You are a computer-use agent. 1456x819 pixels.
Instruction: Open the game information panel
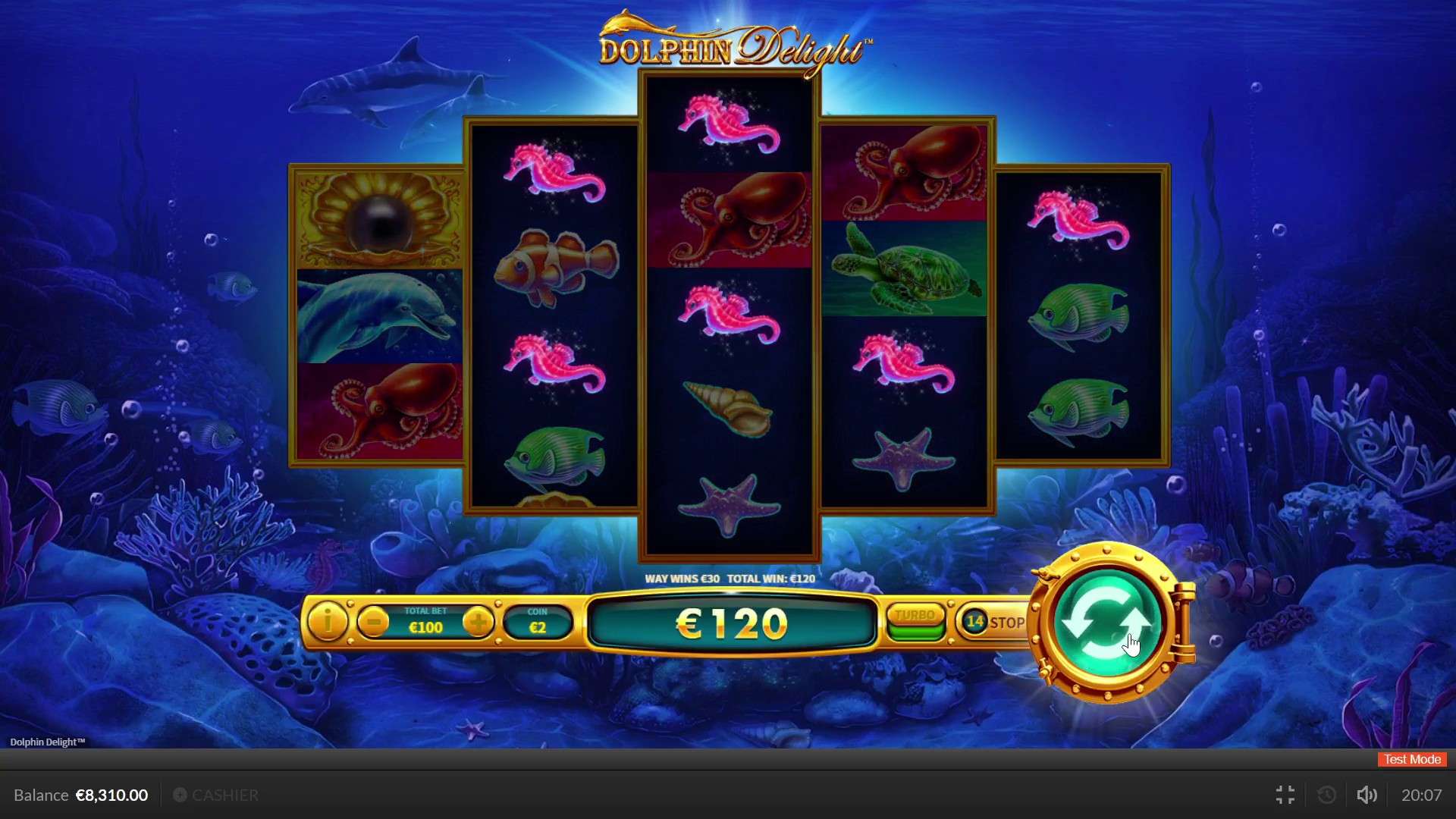click(x=328, y=622)
